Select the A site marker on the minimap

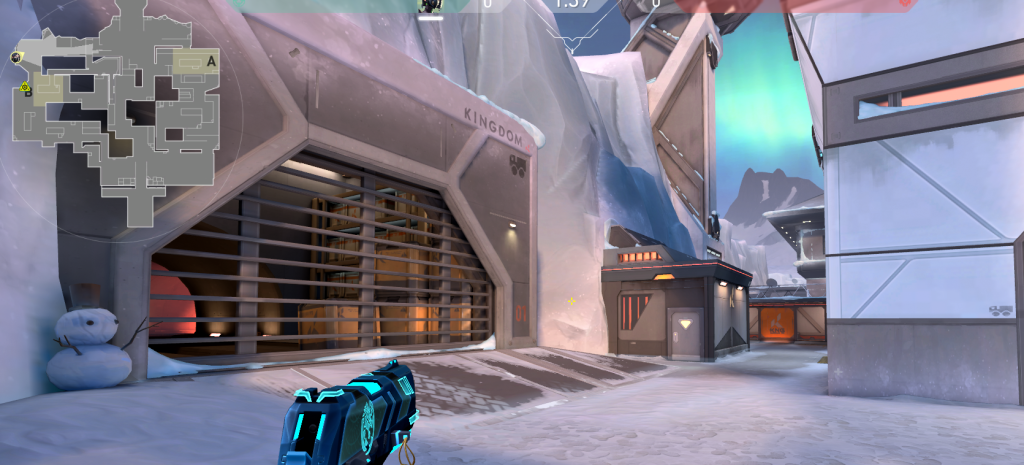[x=211, y=61]
